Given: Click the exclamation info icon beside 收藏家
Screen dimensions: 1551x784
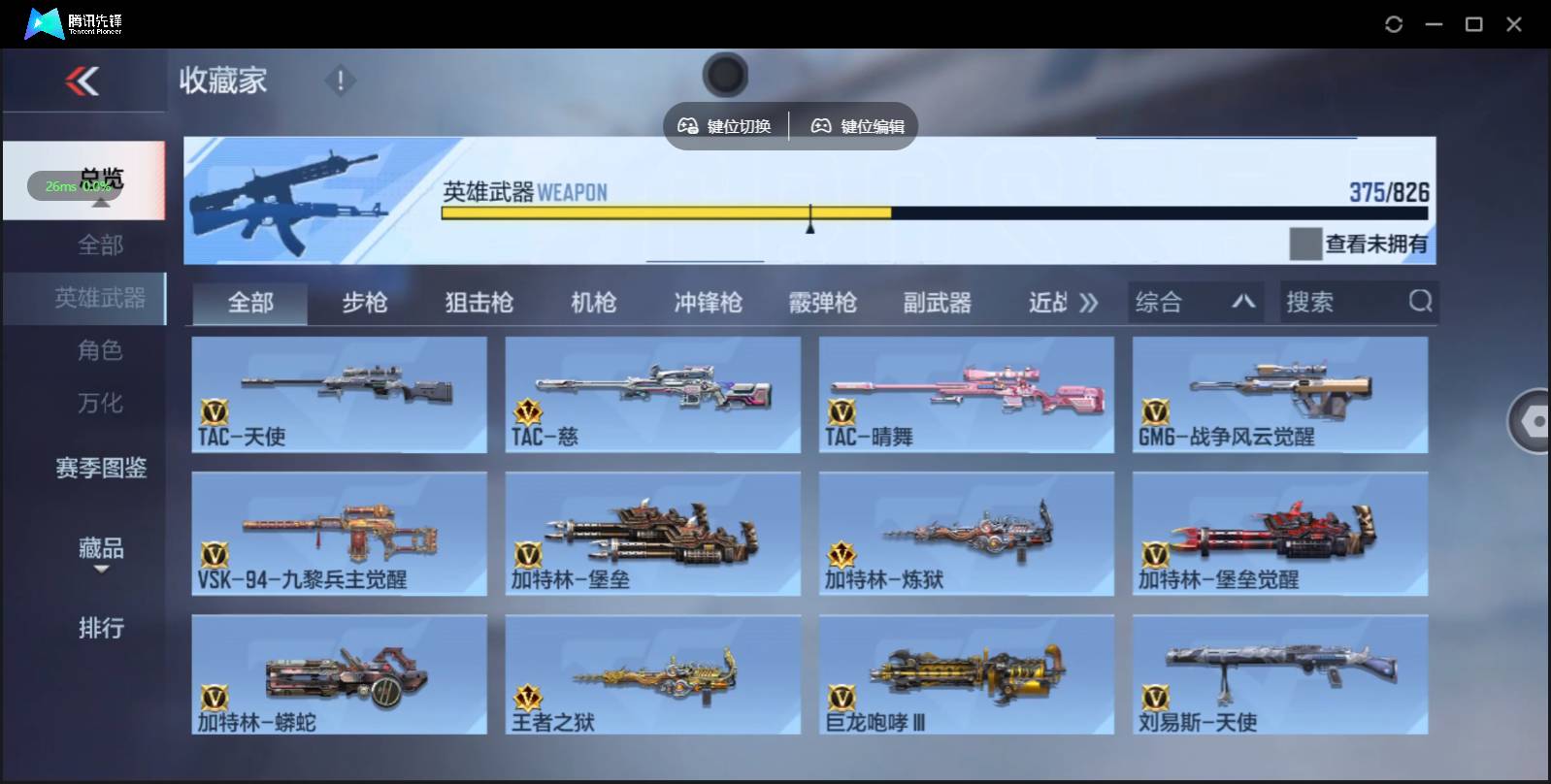Looking at the screenshot, I should 340,82.
